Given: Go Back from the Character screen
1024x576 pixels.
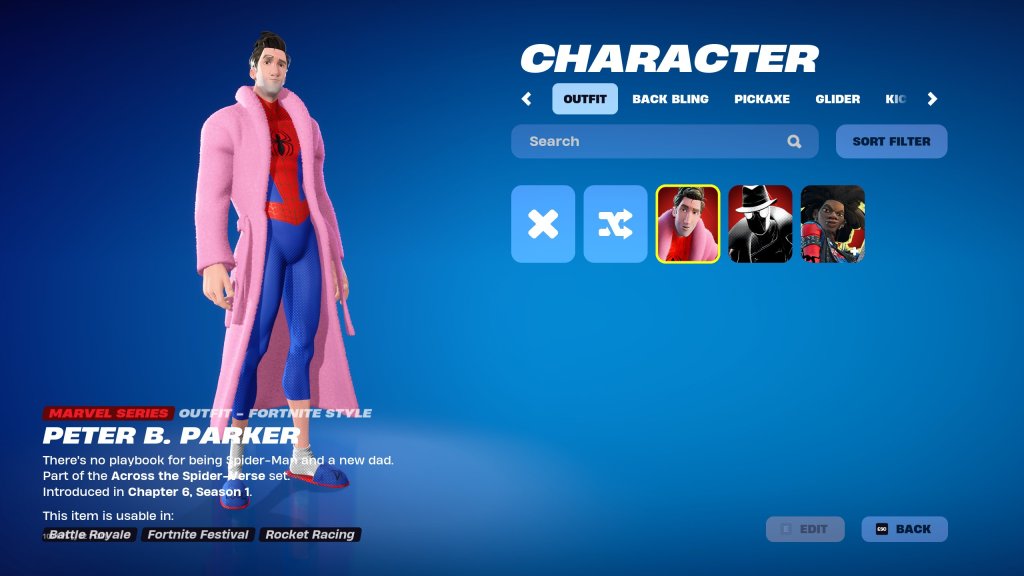Looking at the screenshot, I should point(904,529).
